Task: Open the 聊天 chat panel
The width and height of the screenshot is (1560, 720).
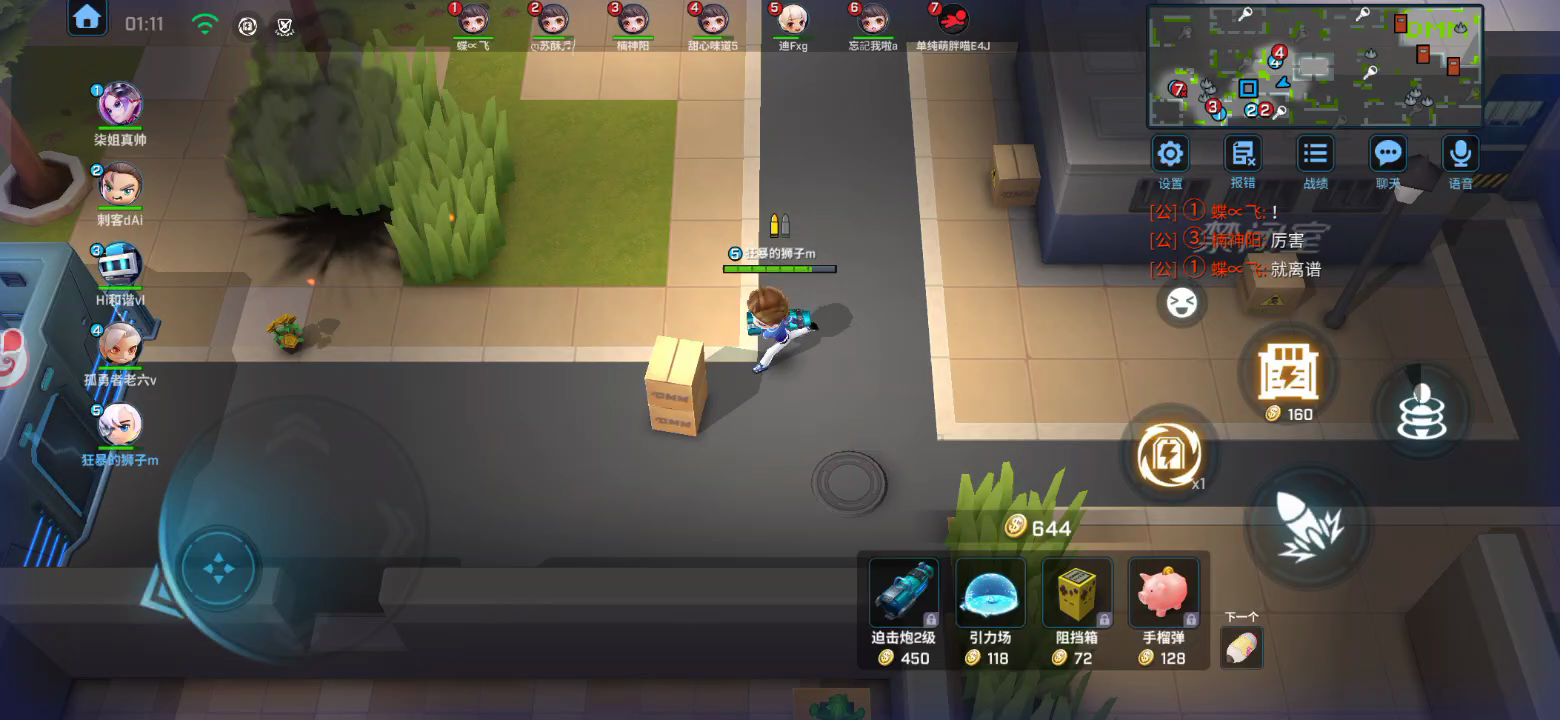Action: tap(1388, 155)
